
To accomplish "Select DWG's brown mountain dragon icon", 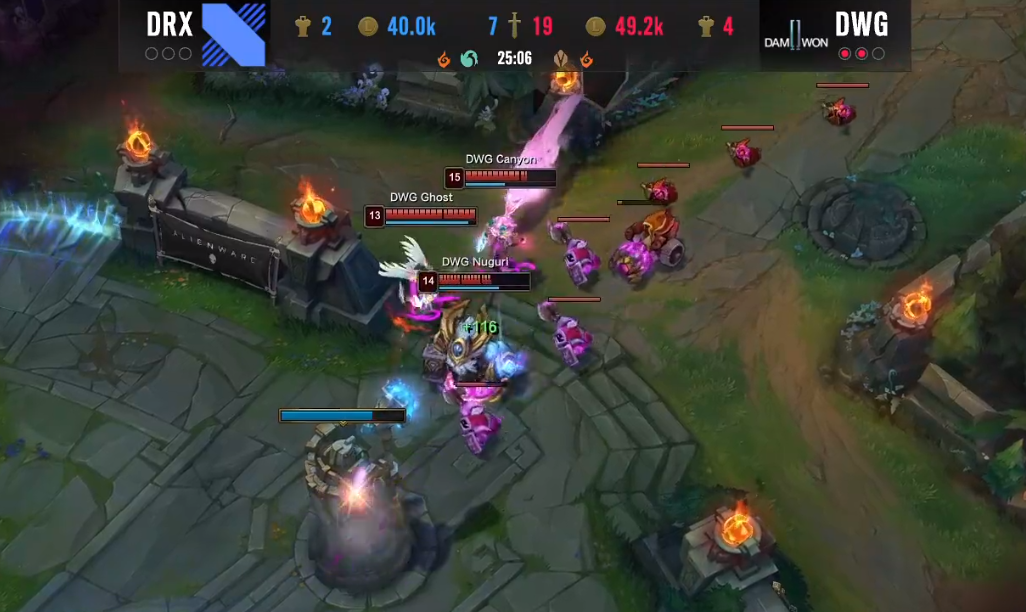I will (562, 59).
